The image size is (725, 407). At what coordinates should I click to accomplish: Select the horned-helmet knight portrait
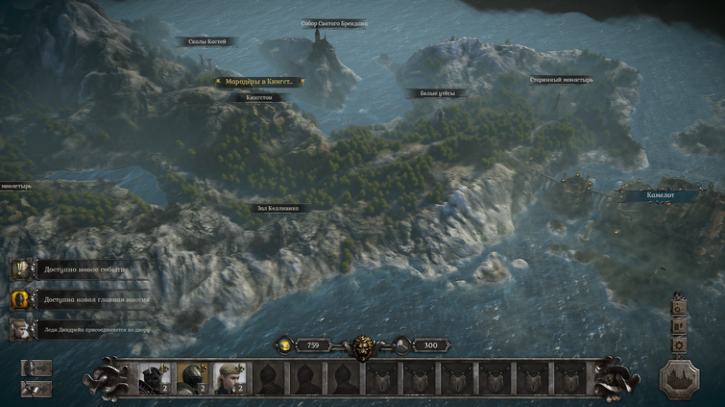click(153, 378)
